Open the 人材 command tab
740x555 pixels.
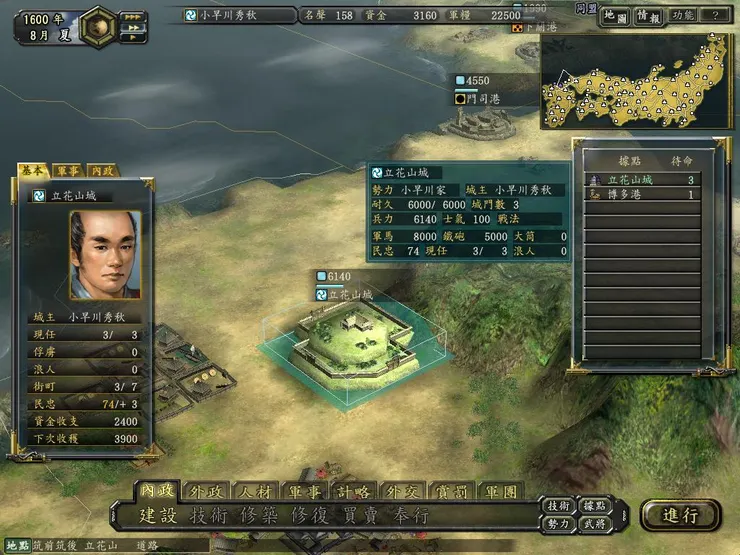[x=256, y=492]
